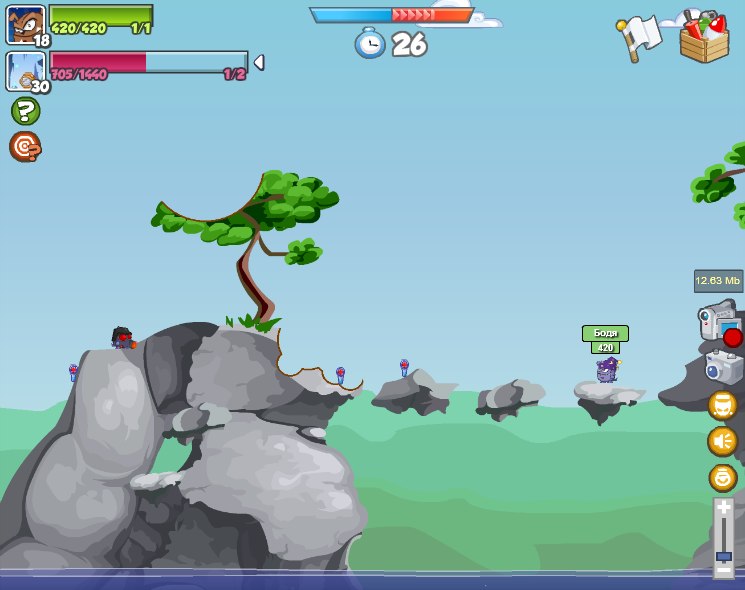745x590 pixels.
Task: Open the weapons crate
Action: pyautogui.click(x=704, y=37)
